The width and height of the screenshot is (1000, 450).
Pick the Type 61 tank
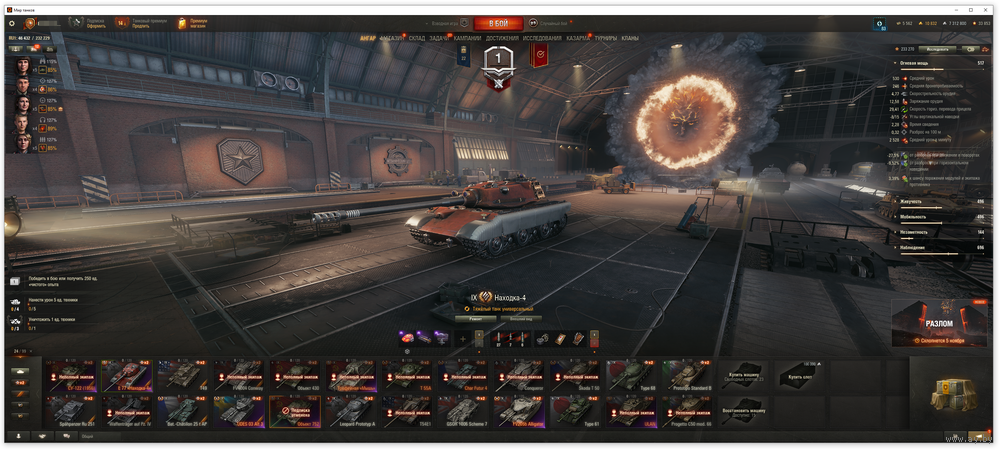pyautogui.click(x=578, y=409)
